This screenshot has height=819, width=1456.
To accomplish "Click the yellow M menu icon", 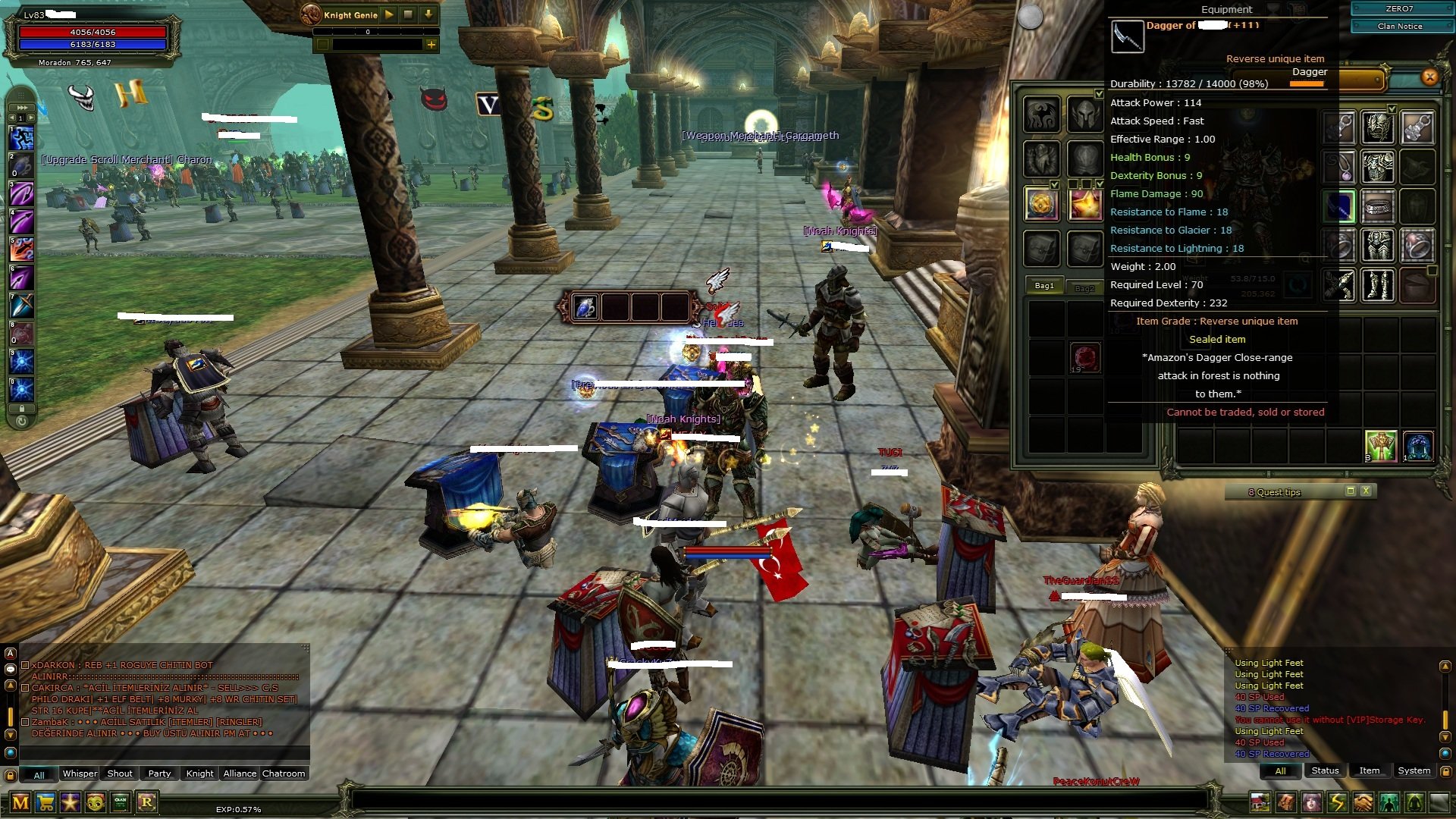I will point(20,802).
